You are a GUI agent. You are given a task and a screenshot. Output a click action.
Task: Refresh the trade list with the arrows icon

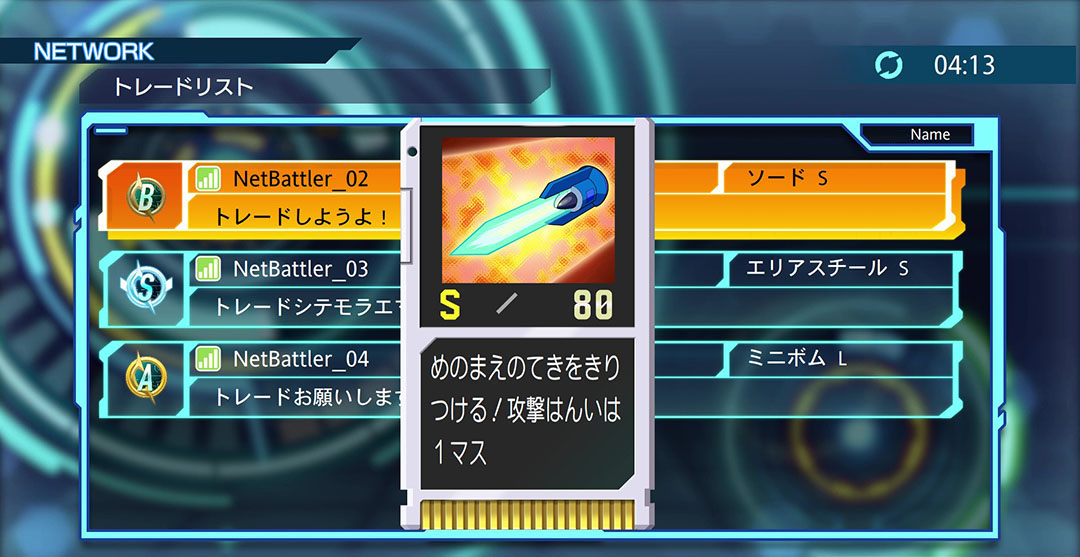pos(888,66)
